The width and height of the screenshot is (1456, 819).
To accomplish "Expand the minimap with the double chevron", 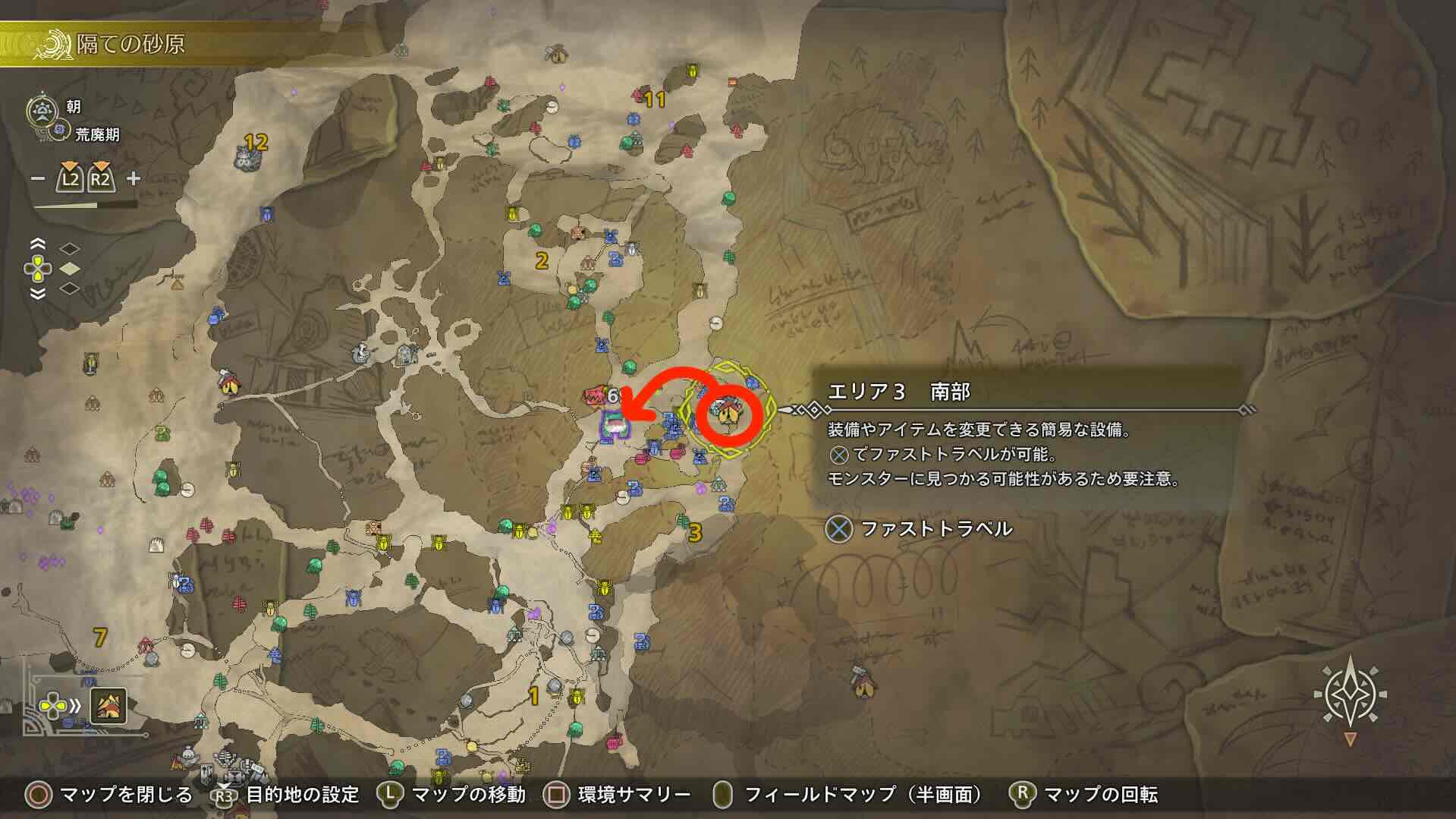I will point(74,705).
